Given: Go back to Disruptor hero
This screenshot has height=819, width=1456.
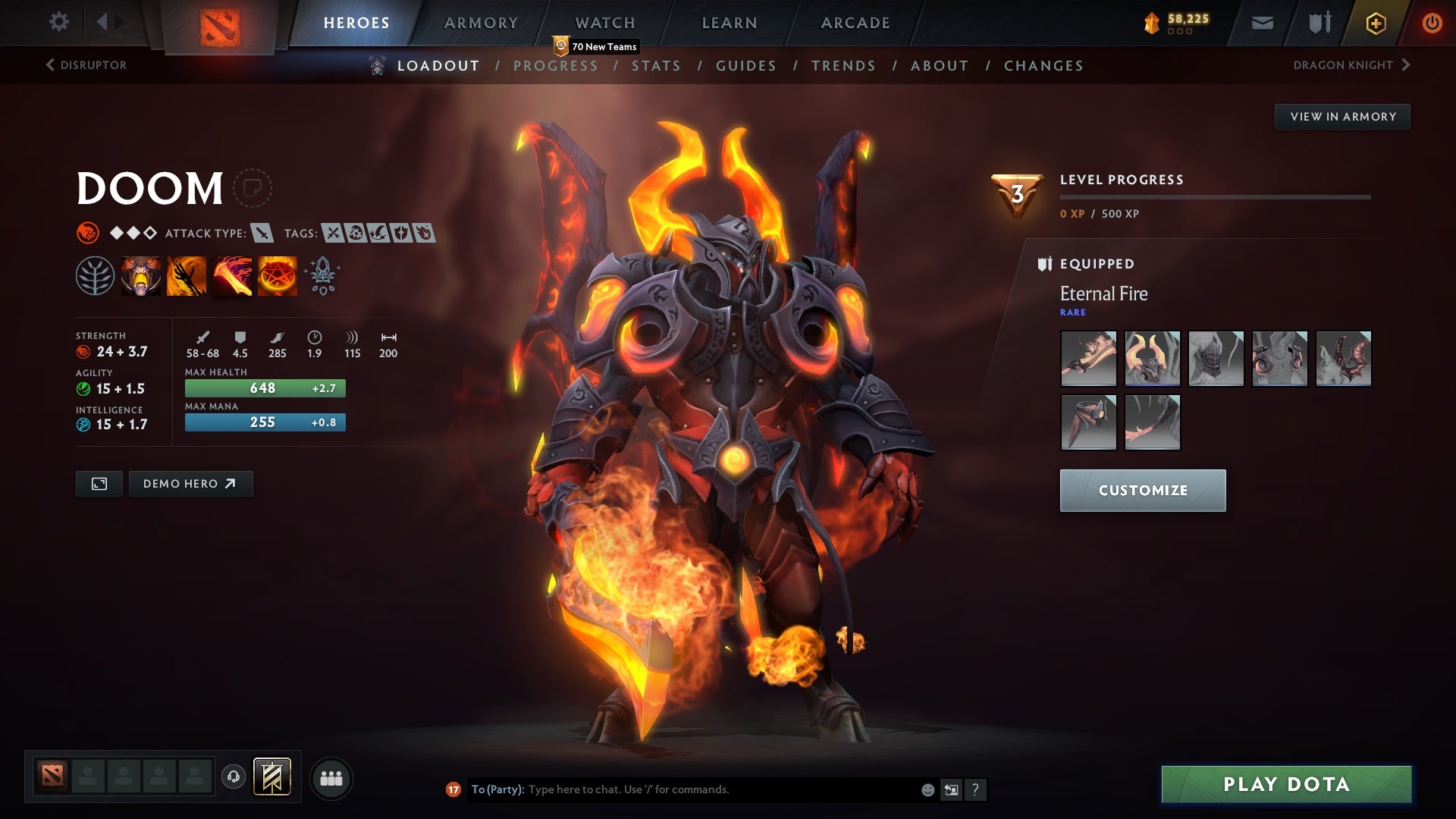Looking at the screenshot, I should [x=87, y=65].
